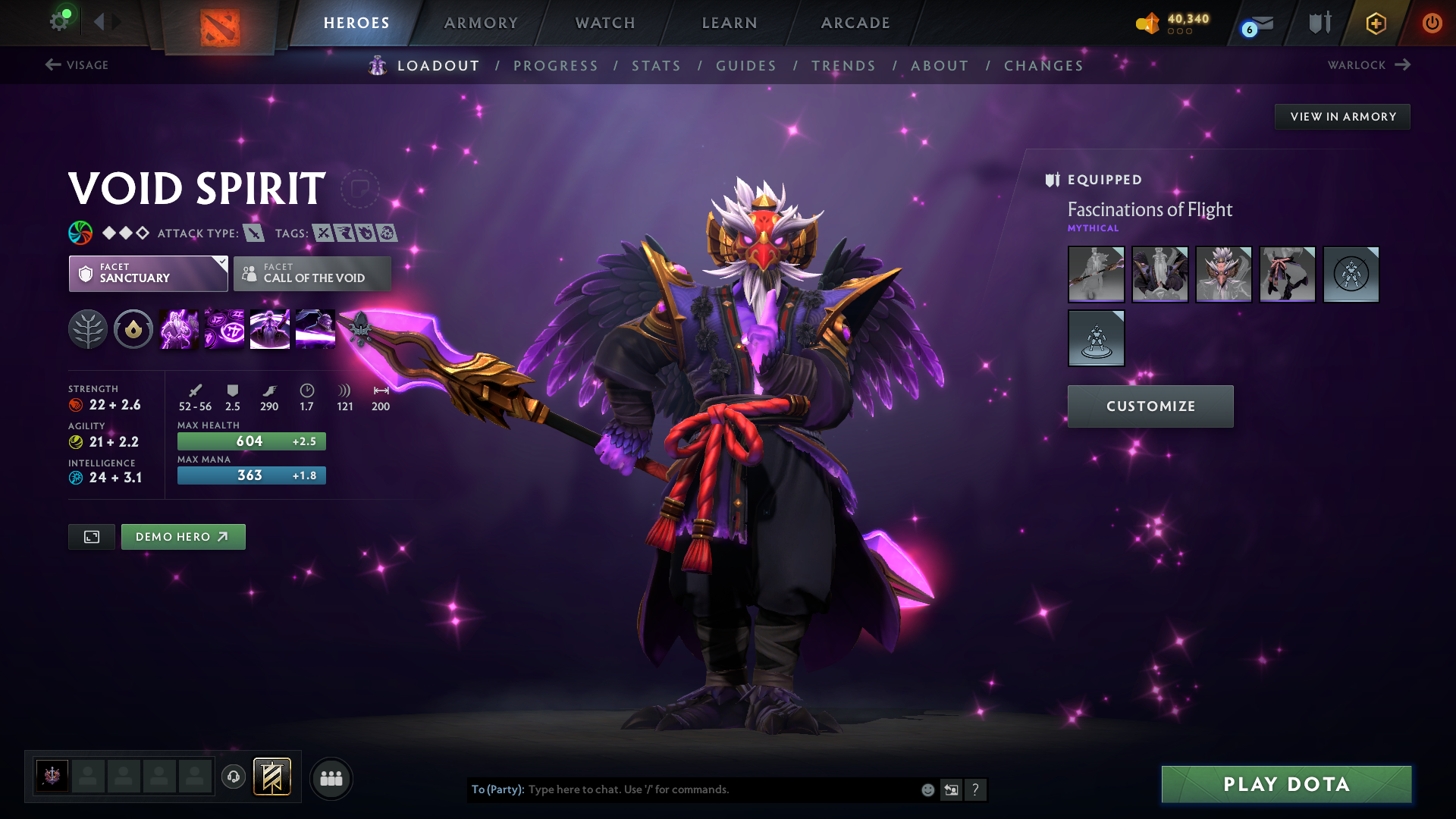Open the Watch tab
This screenshot has width=1456, height=819.
point(605,23)
